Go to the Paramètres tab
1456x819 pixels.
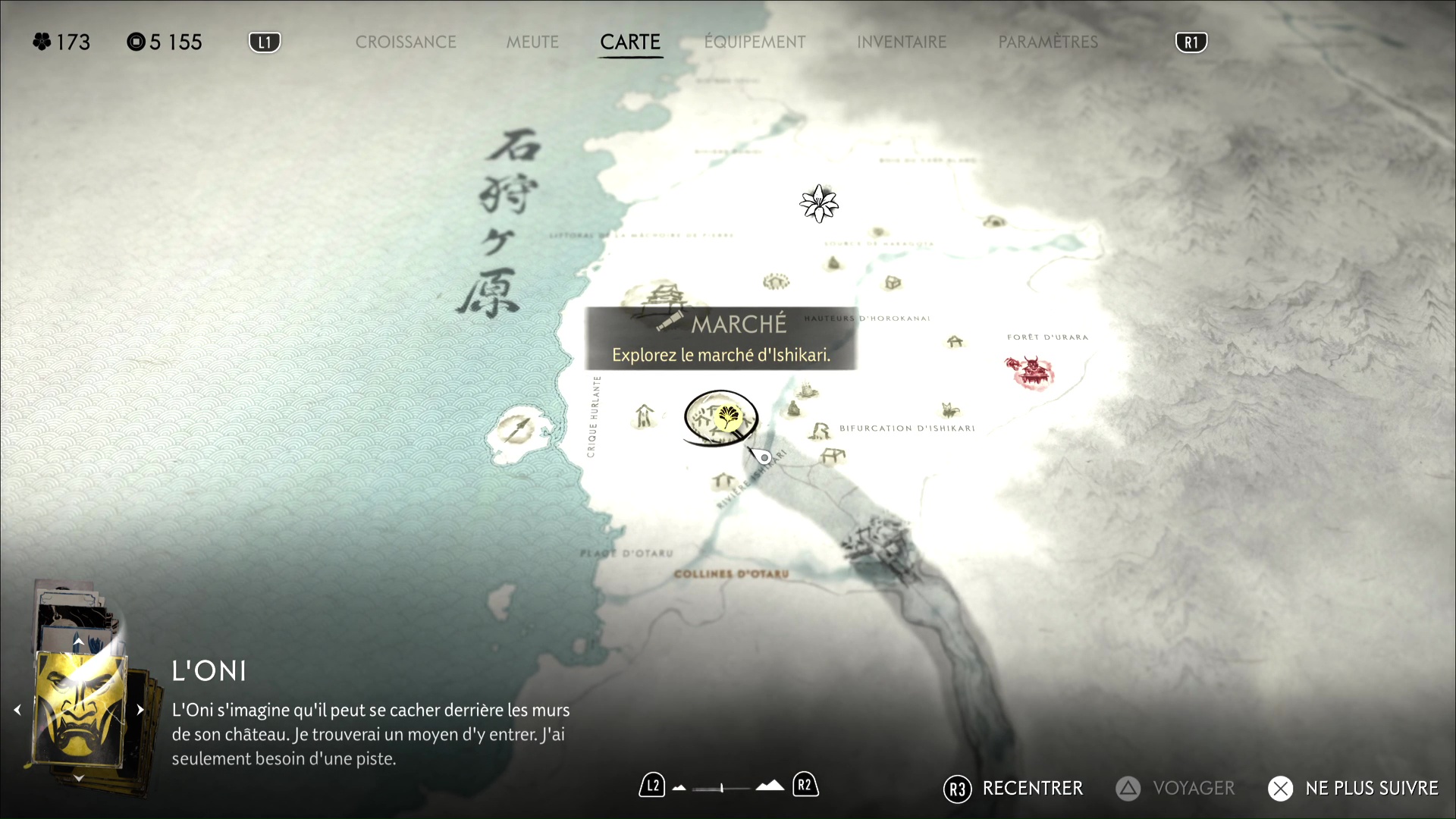(1048, 42)
